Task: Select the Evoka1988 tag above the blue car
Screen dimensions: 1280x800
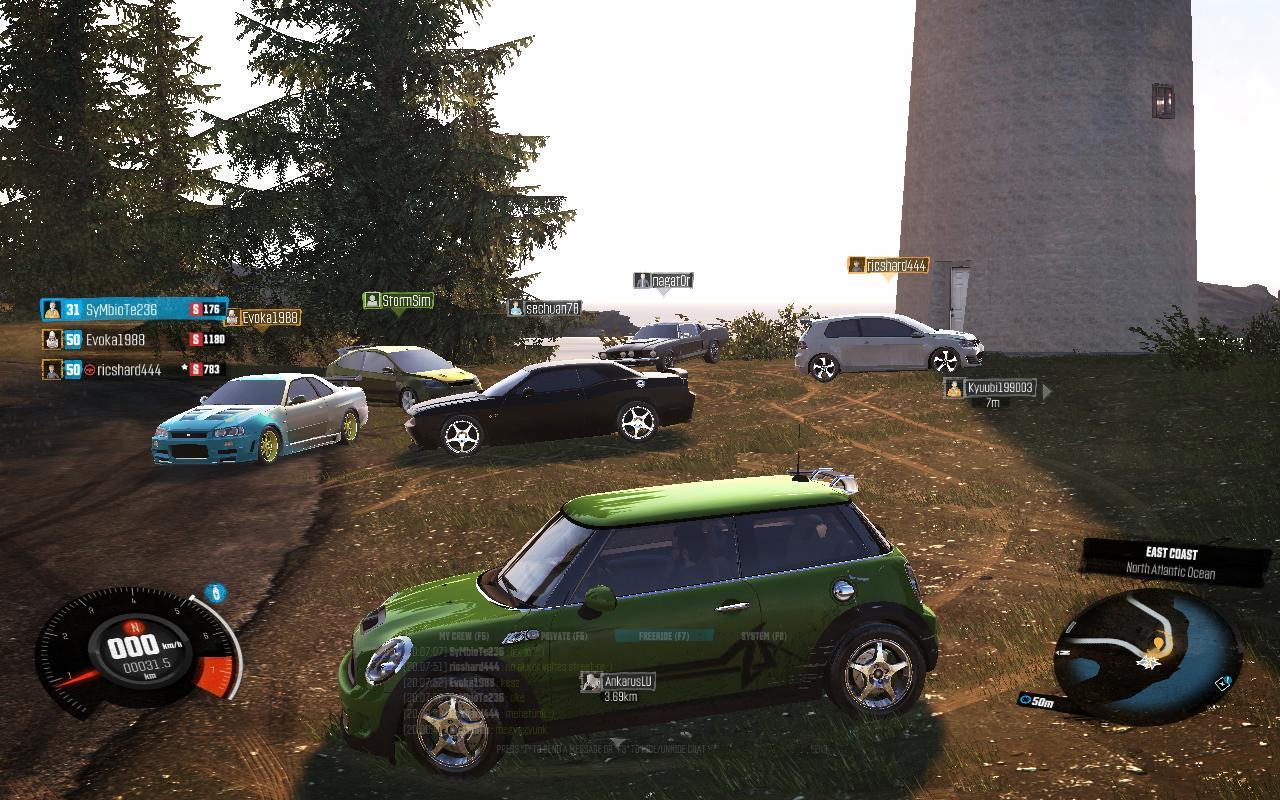Action: click(262, 318)
